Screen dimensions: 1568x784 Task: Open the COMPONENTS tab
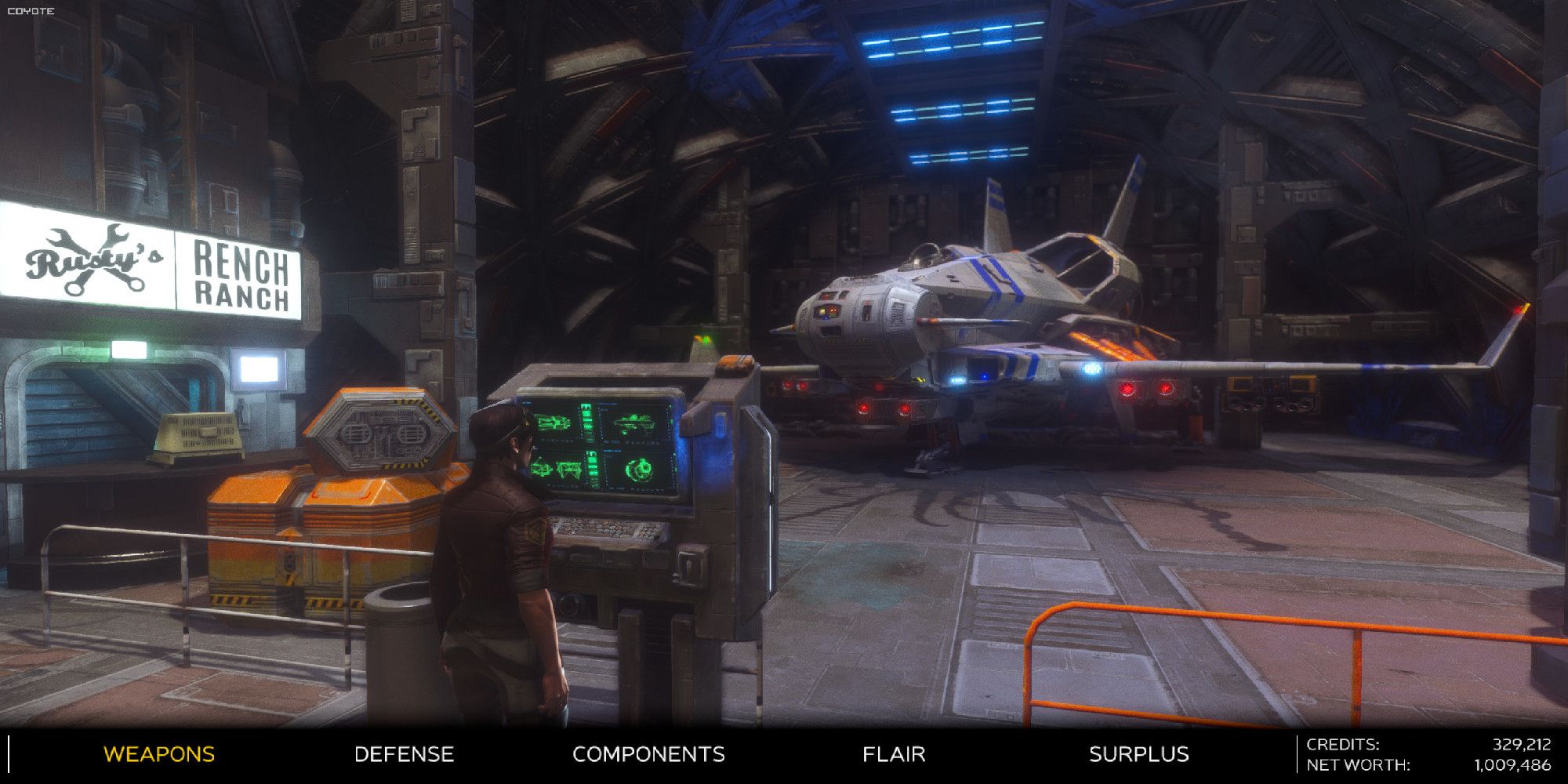(x=649, y=755)
